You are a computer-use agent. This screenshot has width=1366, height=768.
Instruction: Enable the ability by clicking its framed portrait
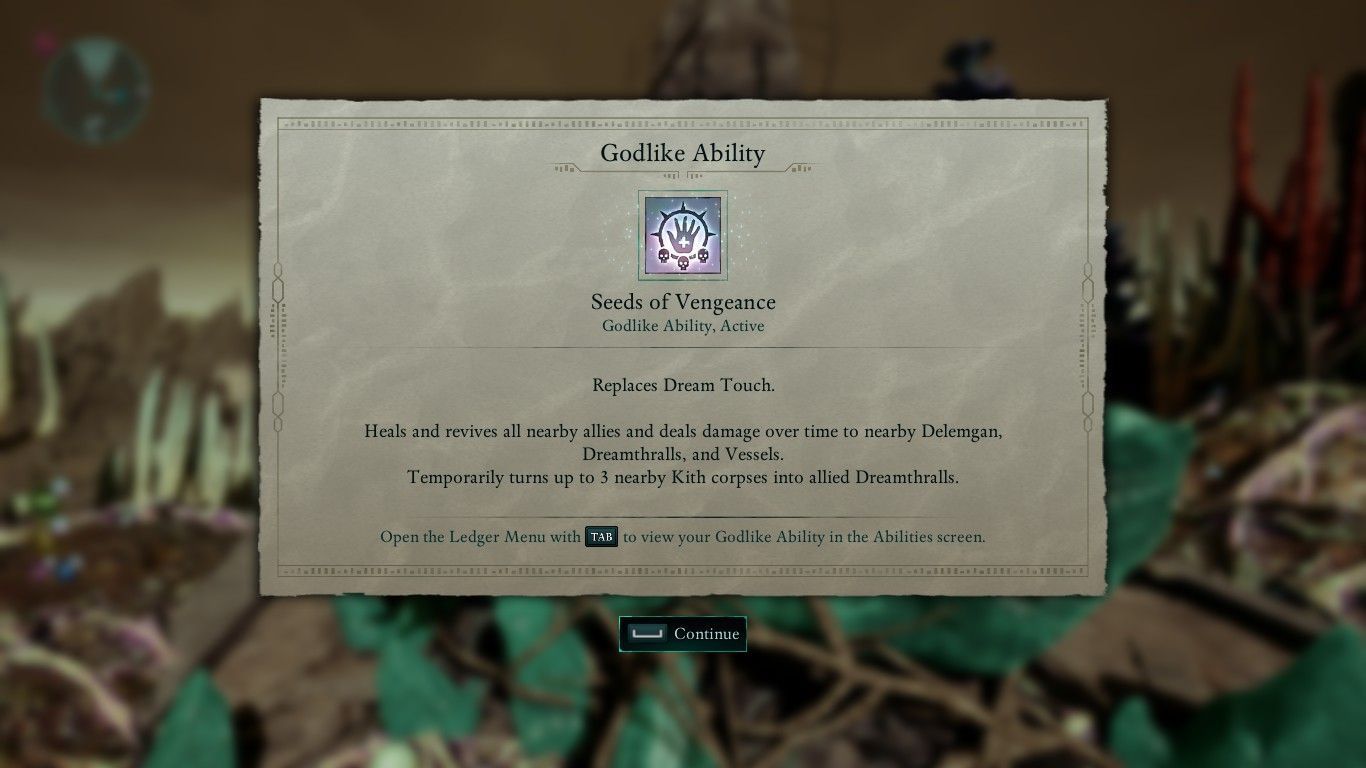(683, 234)
